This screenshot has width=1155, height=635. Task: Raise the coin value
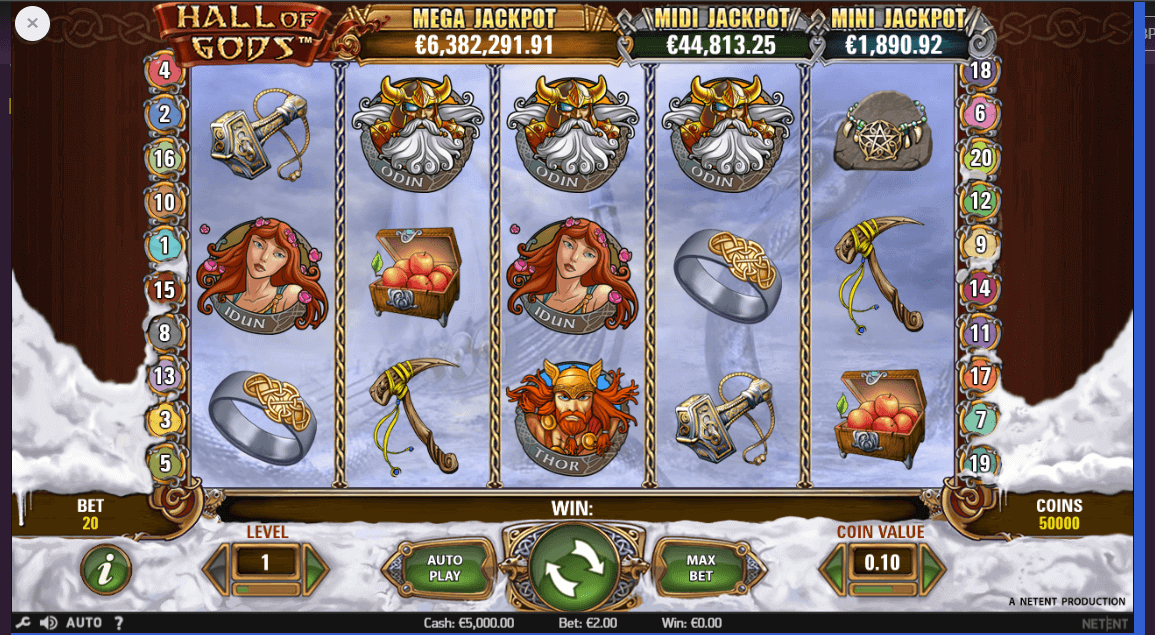coord(932,568)
